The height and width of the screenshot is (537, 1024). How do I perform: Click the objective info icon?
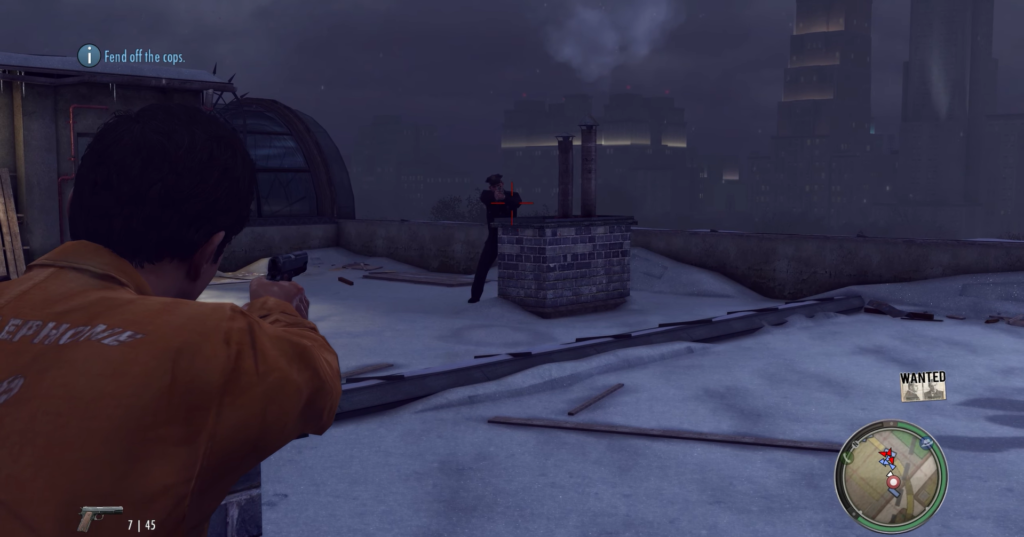click(x=89, y=56)
